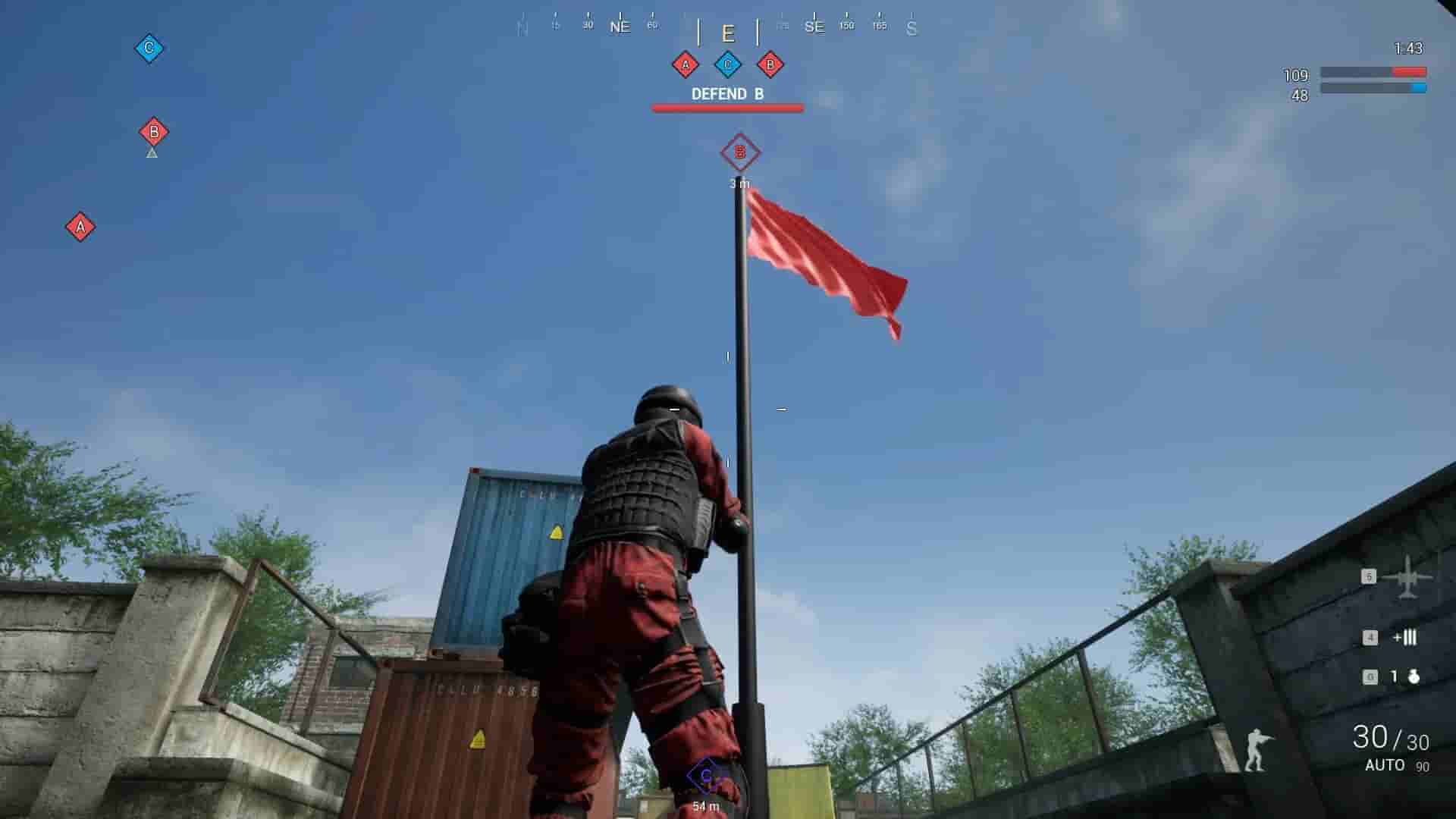The width and height of the screenshot is (1456, 819).
Task: Click the blue objective C diamond under compass
Action: [729, 66]
